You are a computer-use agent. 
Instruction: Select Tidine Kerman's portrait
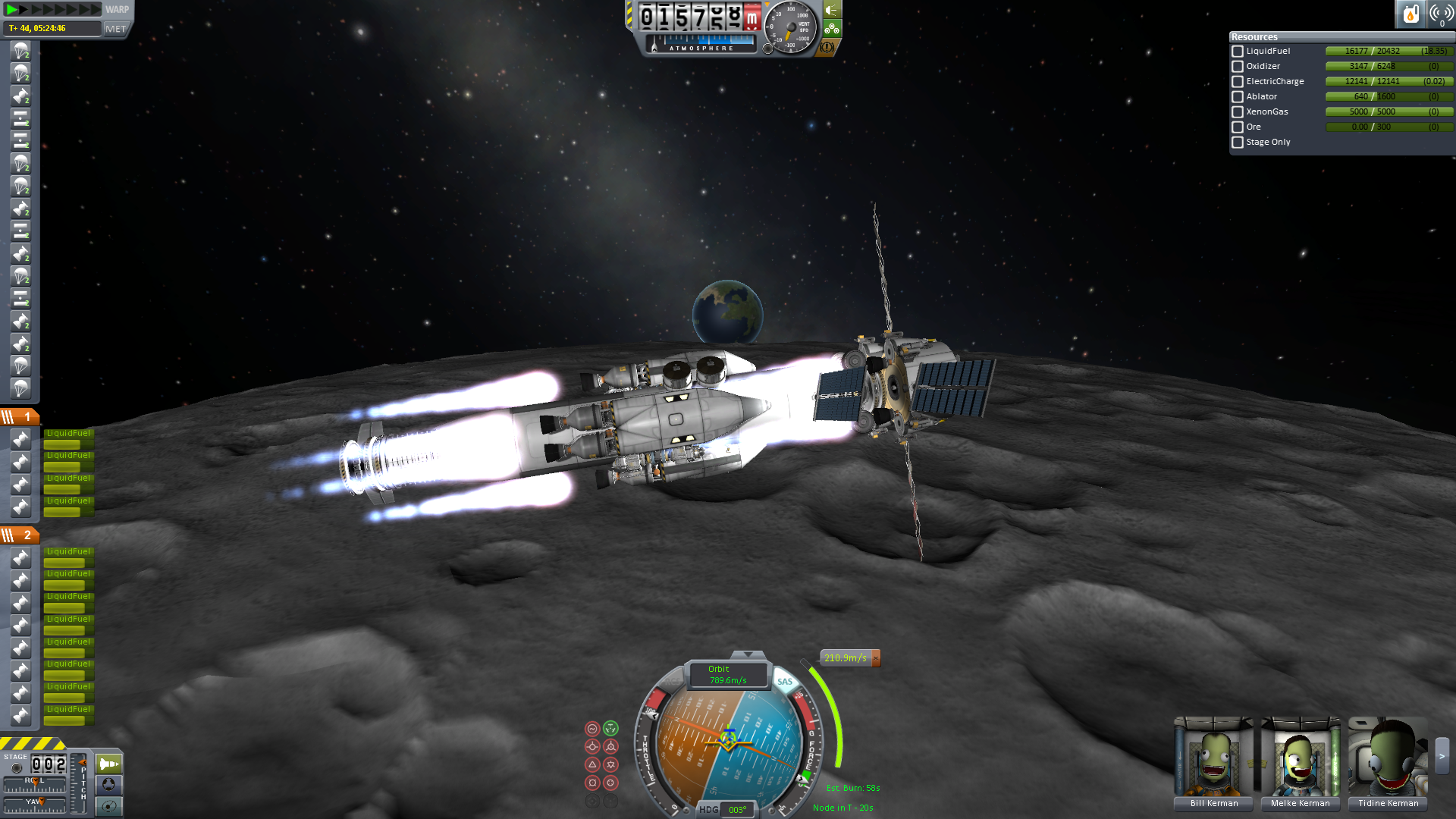[x=1388, y=758]
